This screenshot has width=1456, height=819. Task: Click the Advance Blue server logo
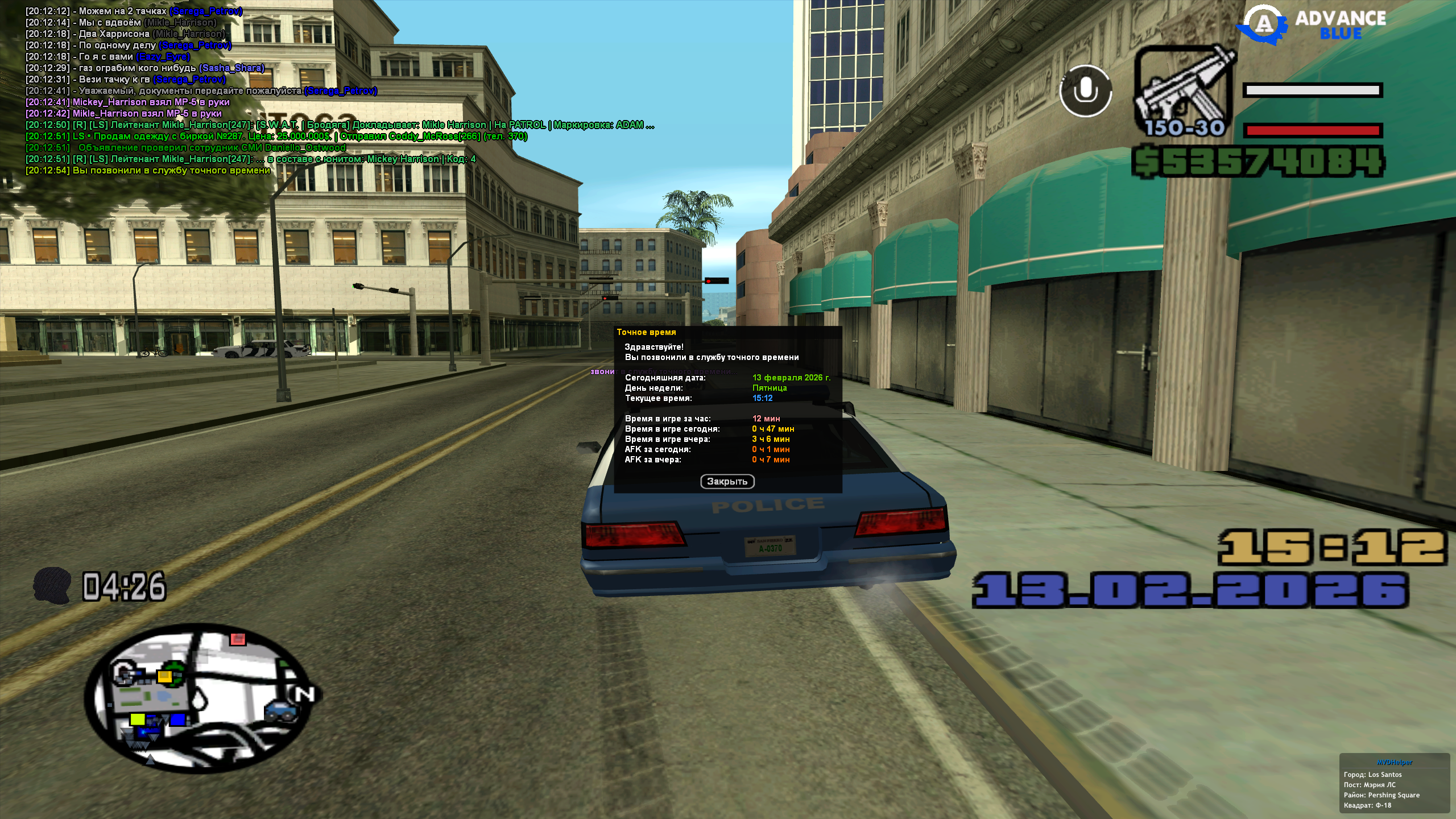[x=1314, y=25]
